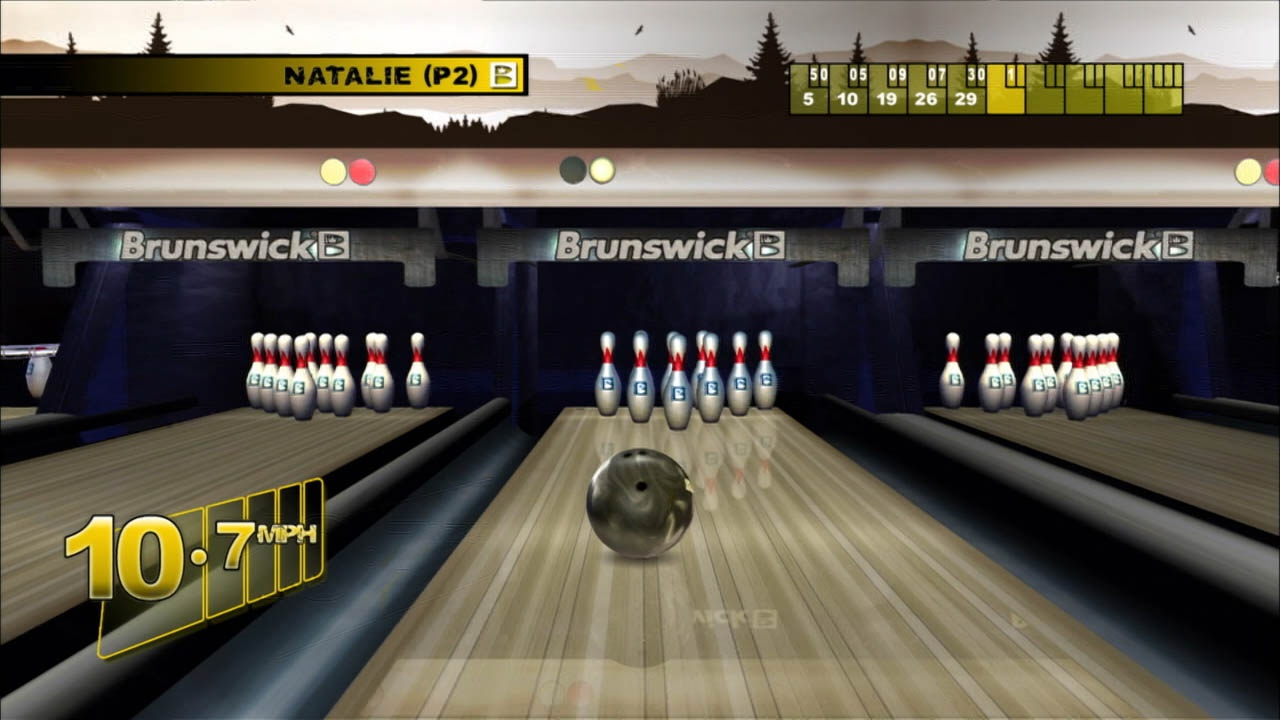Toggle the yellow lane light above left lane
Viewport: 1280px width, 720px height.
[330, 170]
